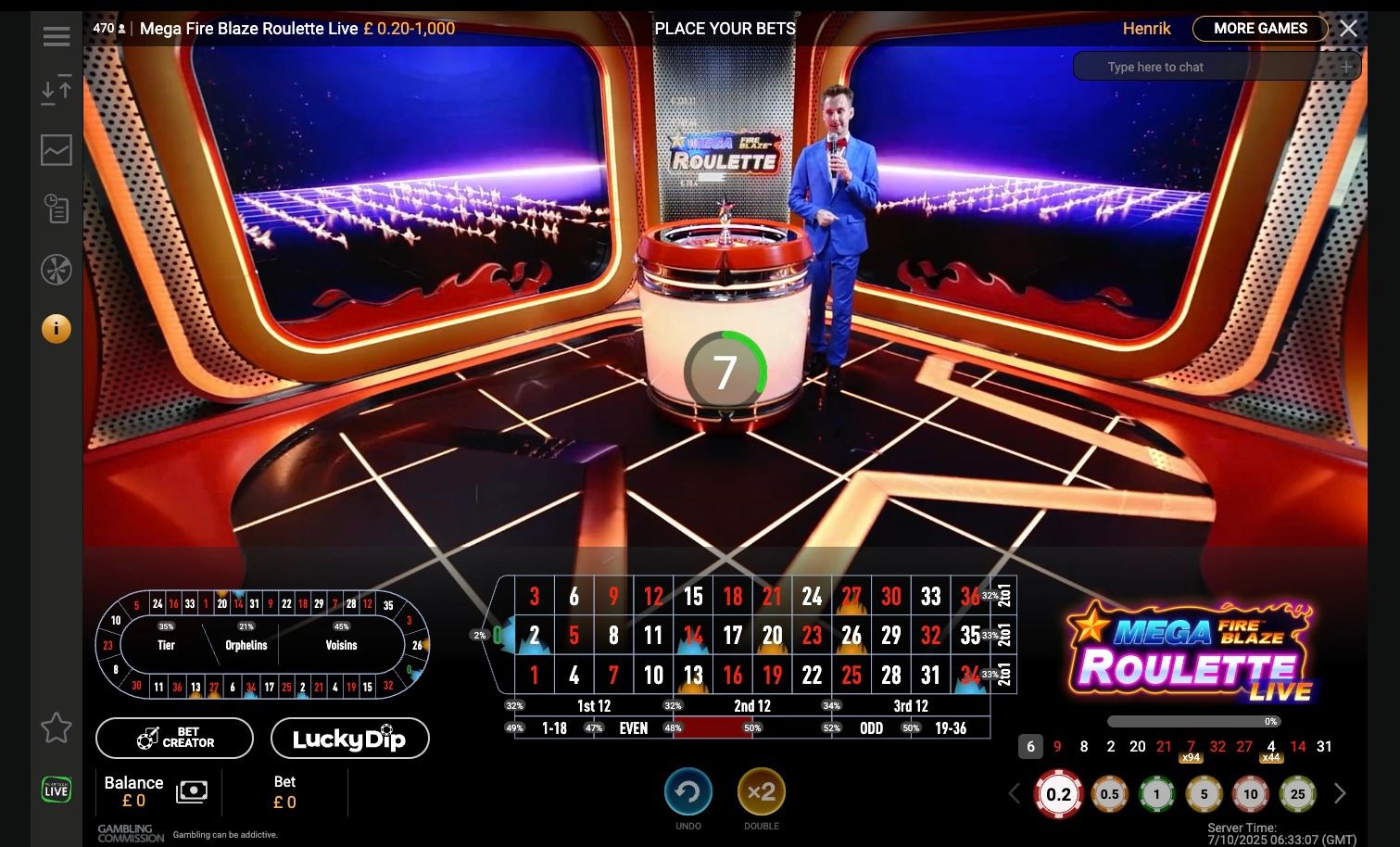
Task: Double the current bet
Action: [x=761, y=793]
